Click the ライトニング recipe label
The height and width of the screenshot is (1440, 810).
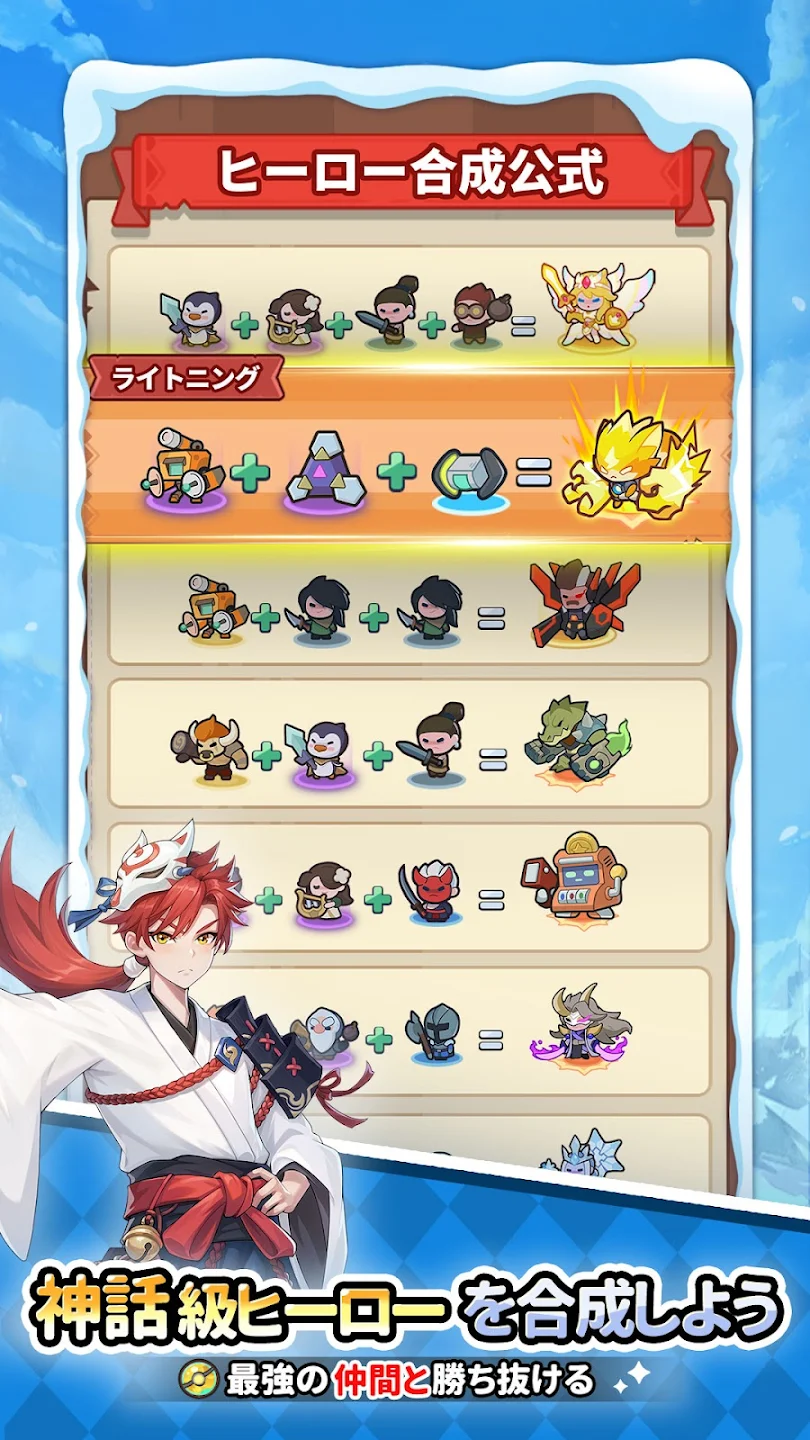187,378
